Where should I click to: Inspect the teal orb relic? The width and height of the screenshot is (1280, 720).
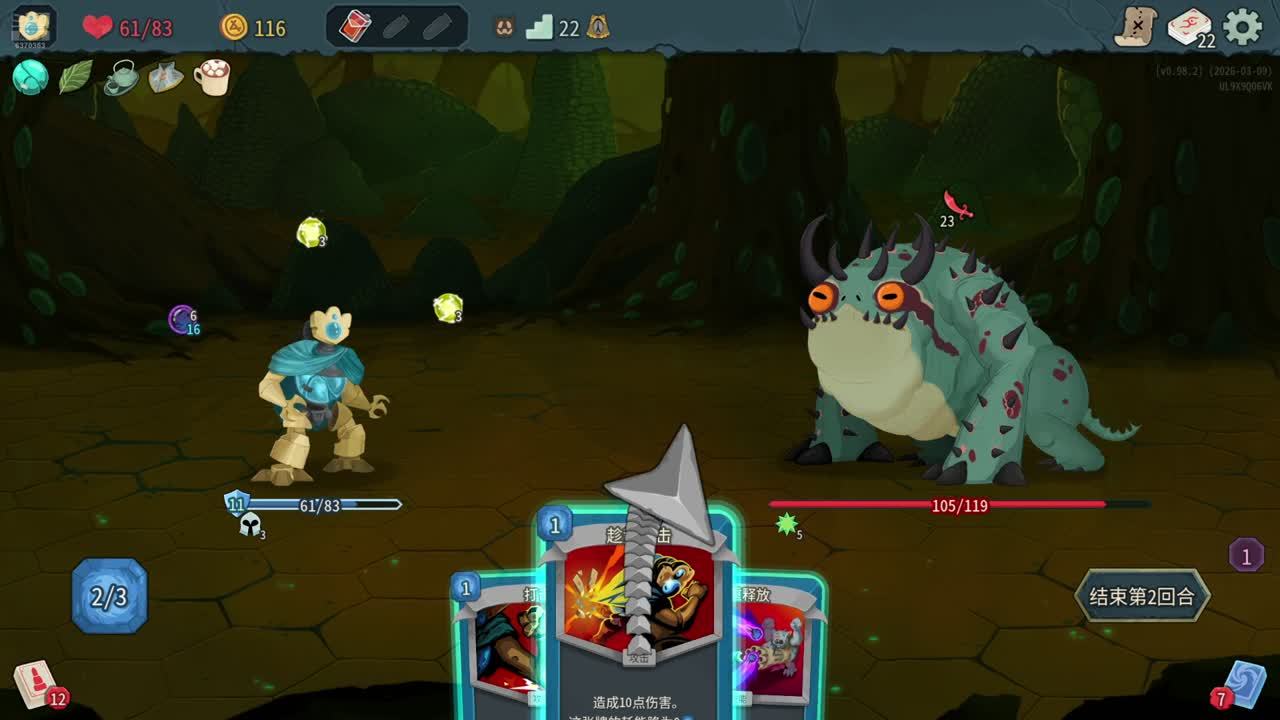(x=30, y=77)
